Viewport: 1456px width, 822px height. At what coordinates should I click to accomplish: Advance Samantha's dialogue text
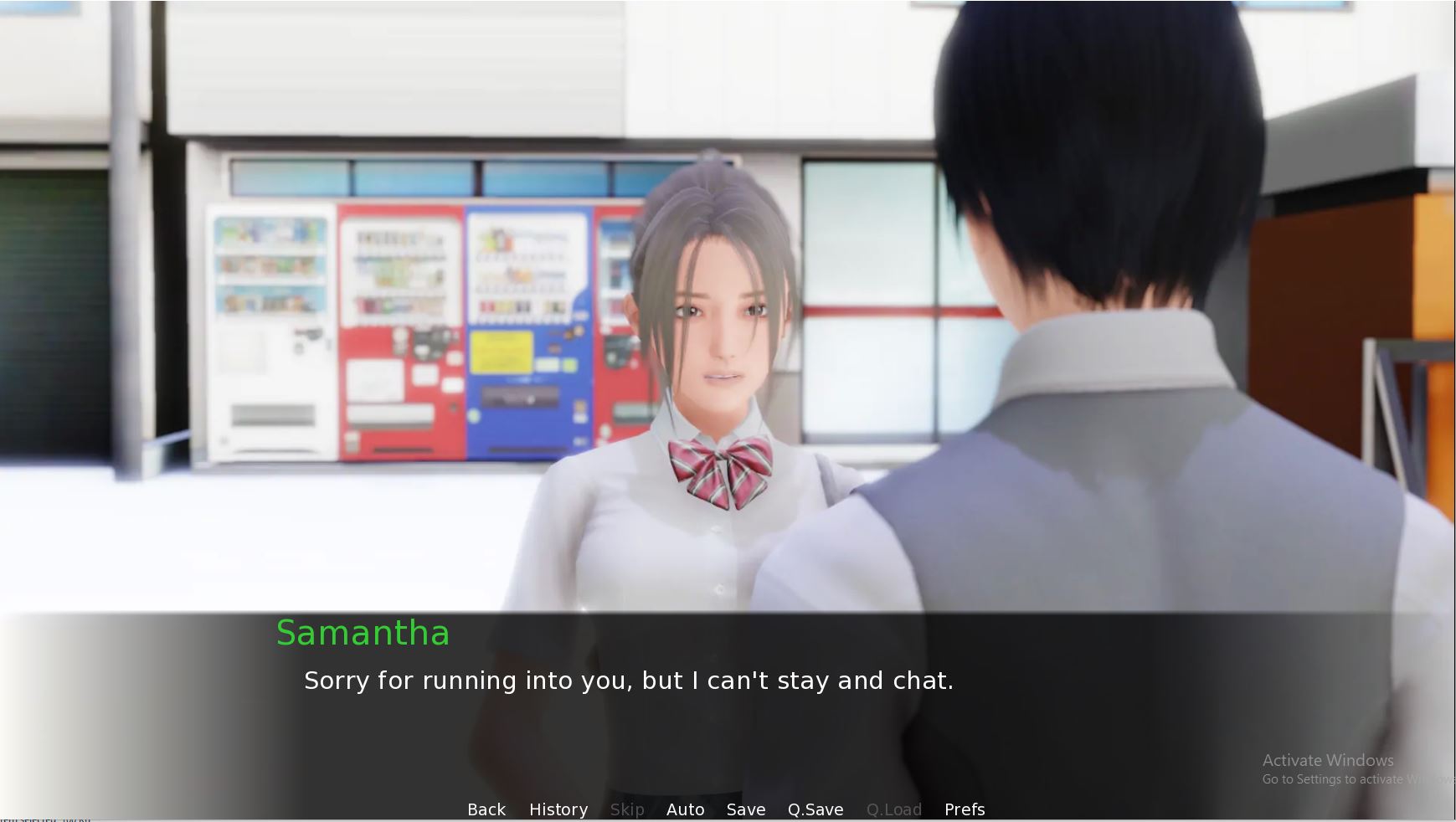[628, 681]
